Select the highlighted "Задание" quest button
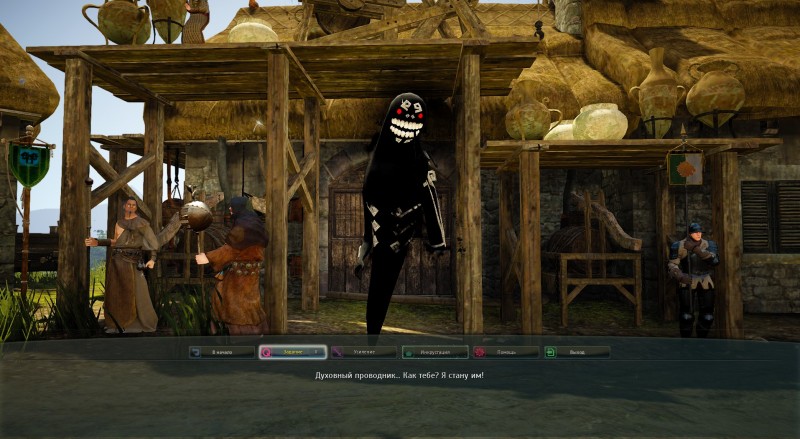 (x=292, y=352)
